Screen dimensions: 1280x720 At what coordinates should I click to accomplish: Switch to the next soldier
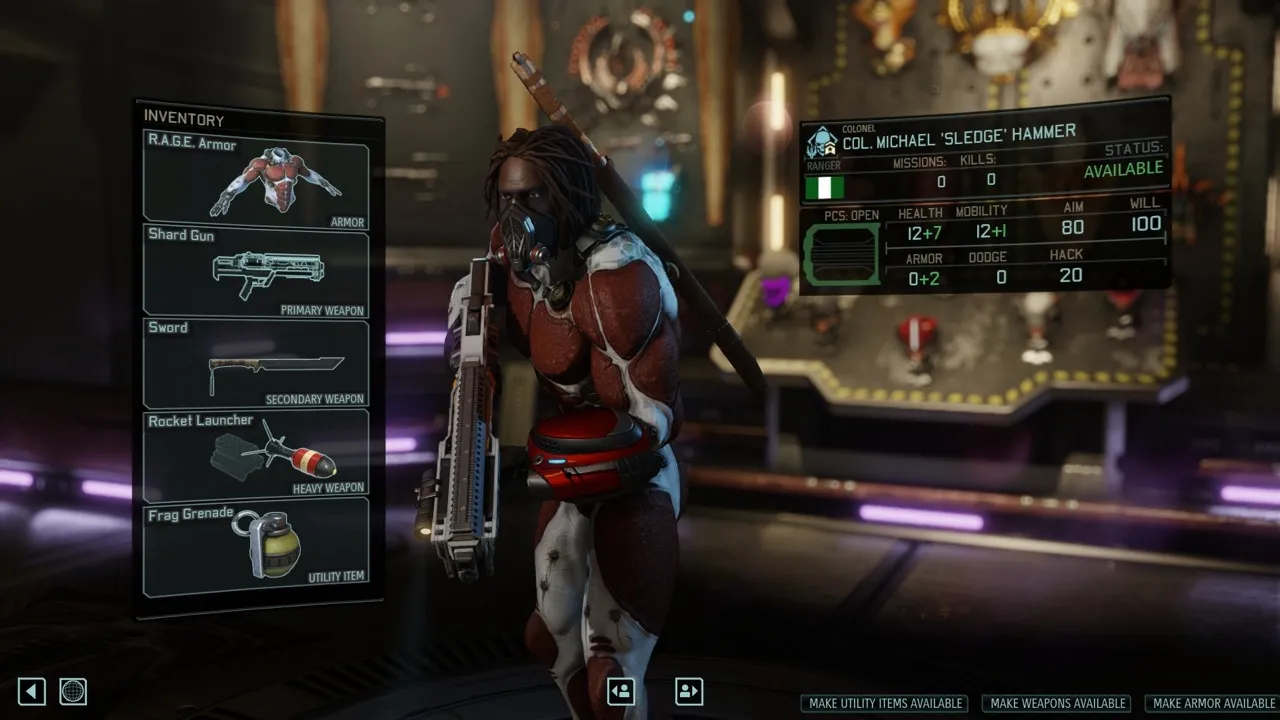tap(689, 691)
